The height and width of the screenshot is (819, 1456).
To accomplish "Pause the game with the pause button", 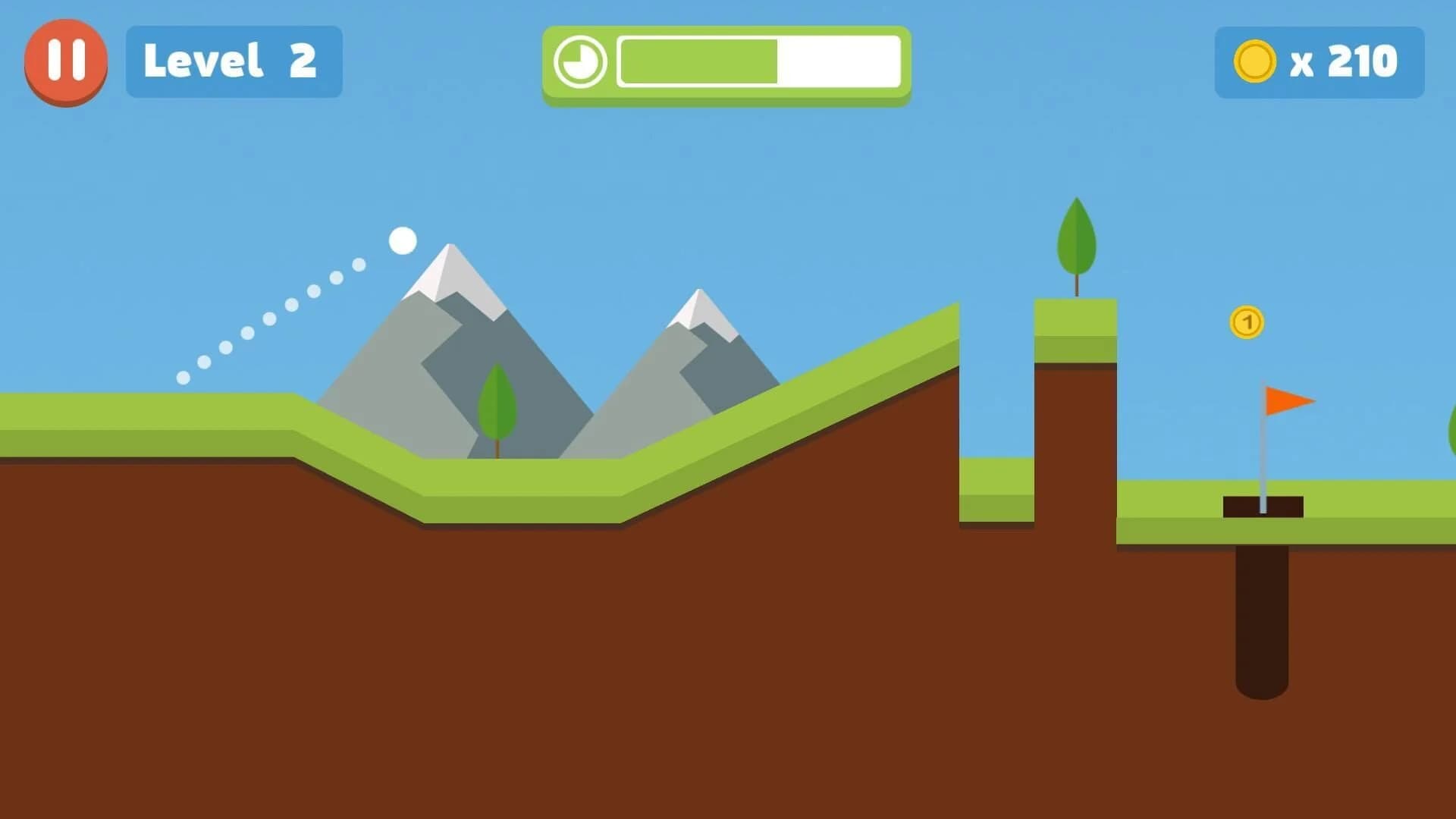I will pos(65,61).
